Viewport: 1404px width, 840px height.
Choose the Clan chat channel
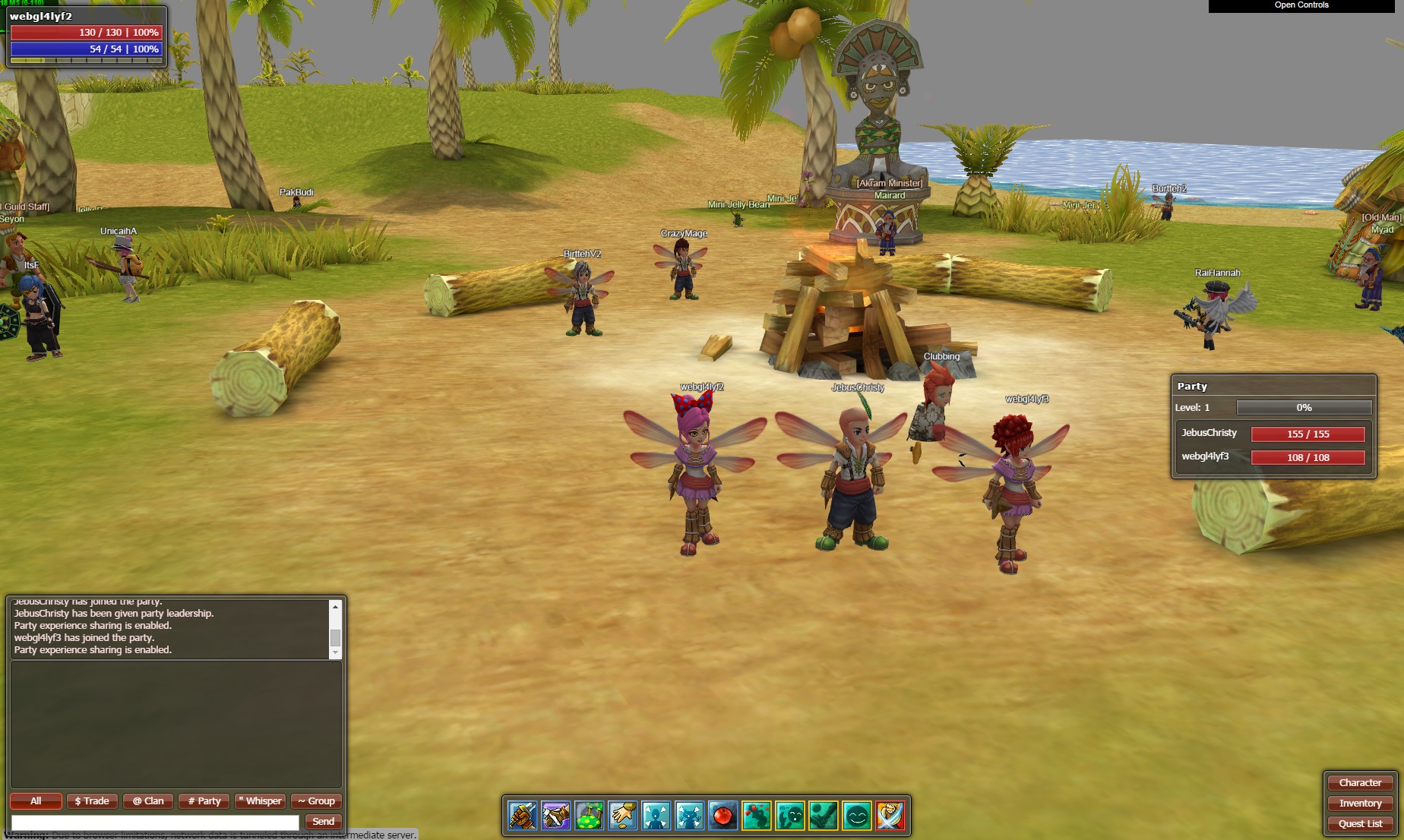click(148, 801)
